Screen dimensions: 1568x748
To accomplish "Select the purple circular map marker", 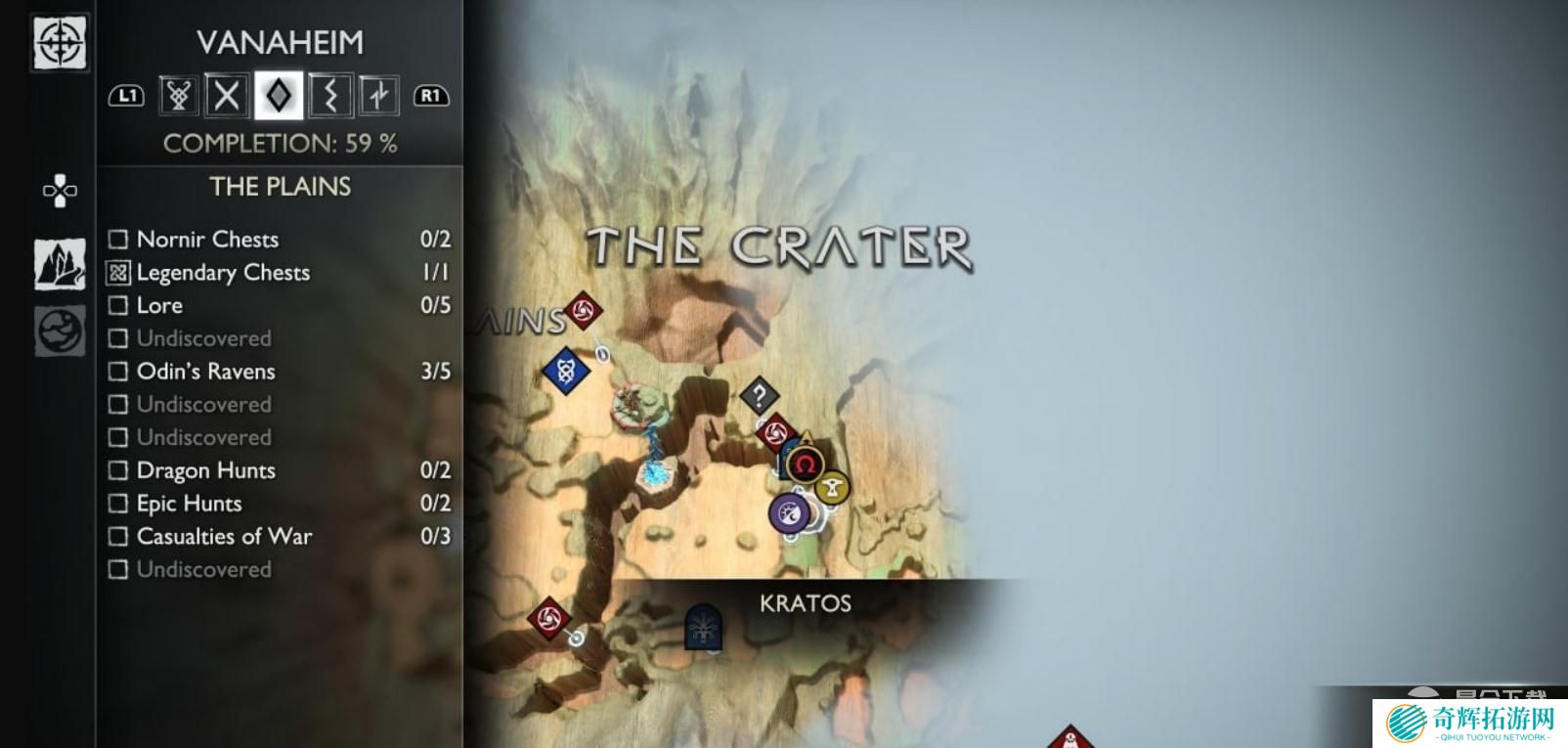I will (x=789, y=512).
